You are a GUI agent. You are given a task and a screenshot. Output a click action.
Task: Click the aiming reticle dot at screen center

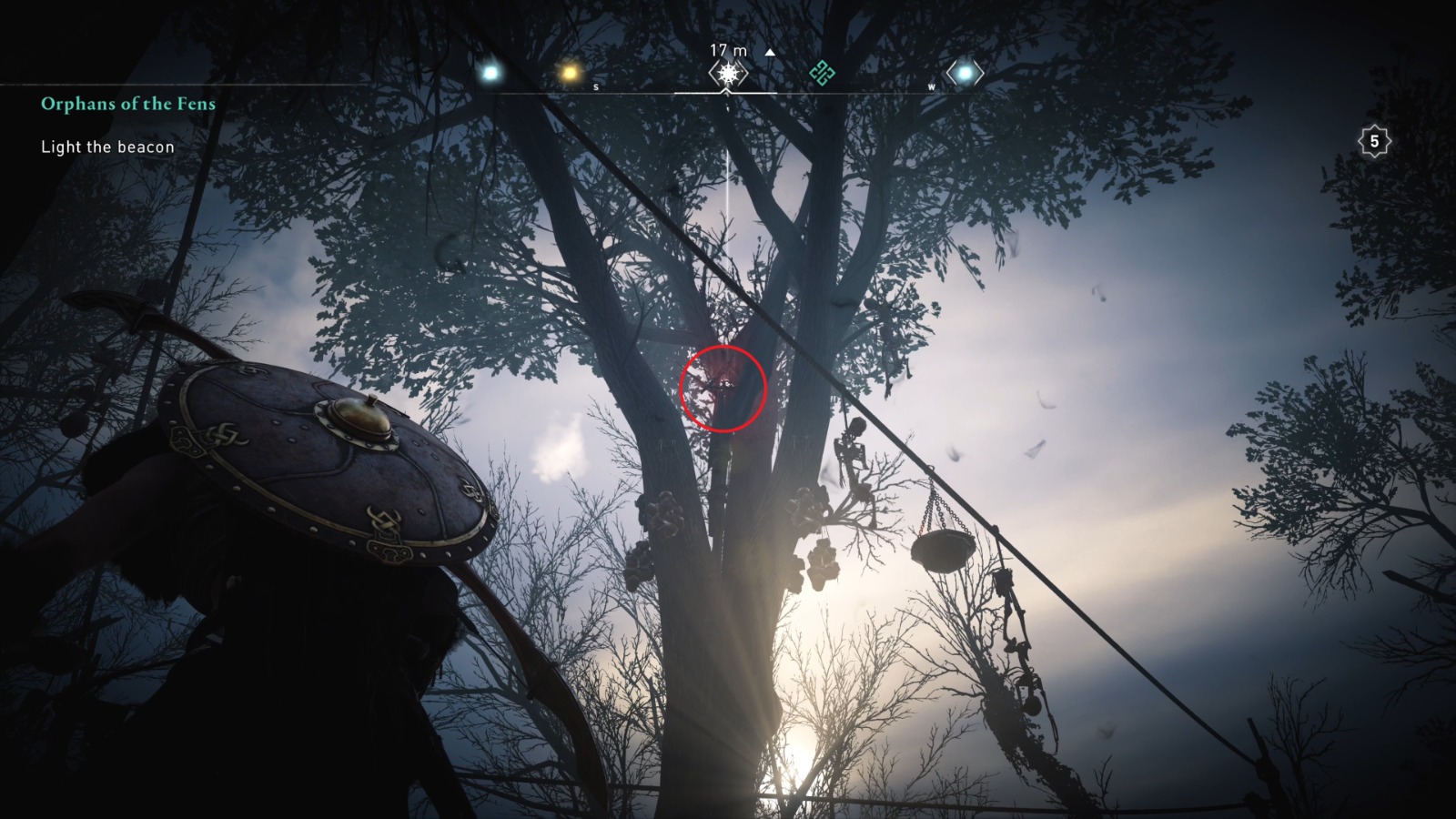[728, 409]
